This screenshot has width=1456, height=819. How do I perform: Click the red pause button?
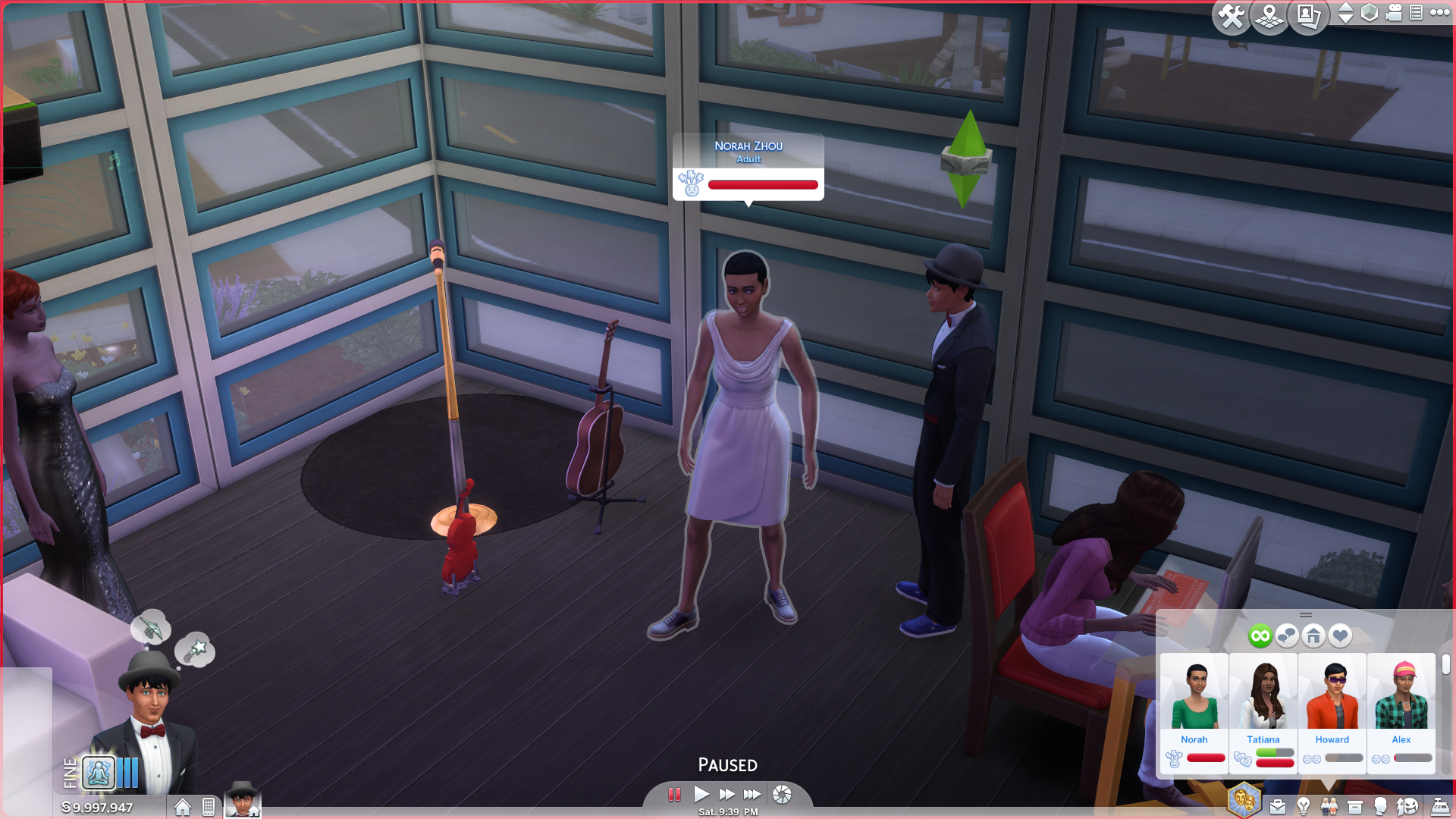tap(674, 794)
